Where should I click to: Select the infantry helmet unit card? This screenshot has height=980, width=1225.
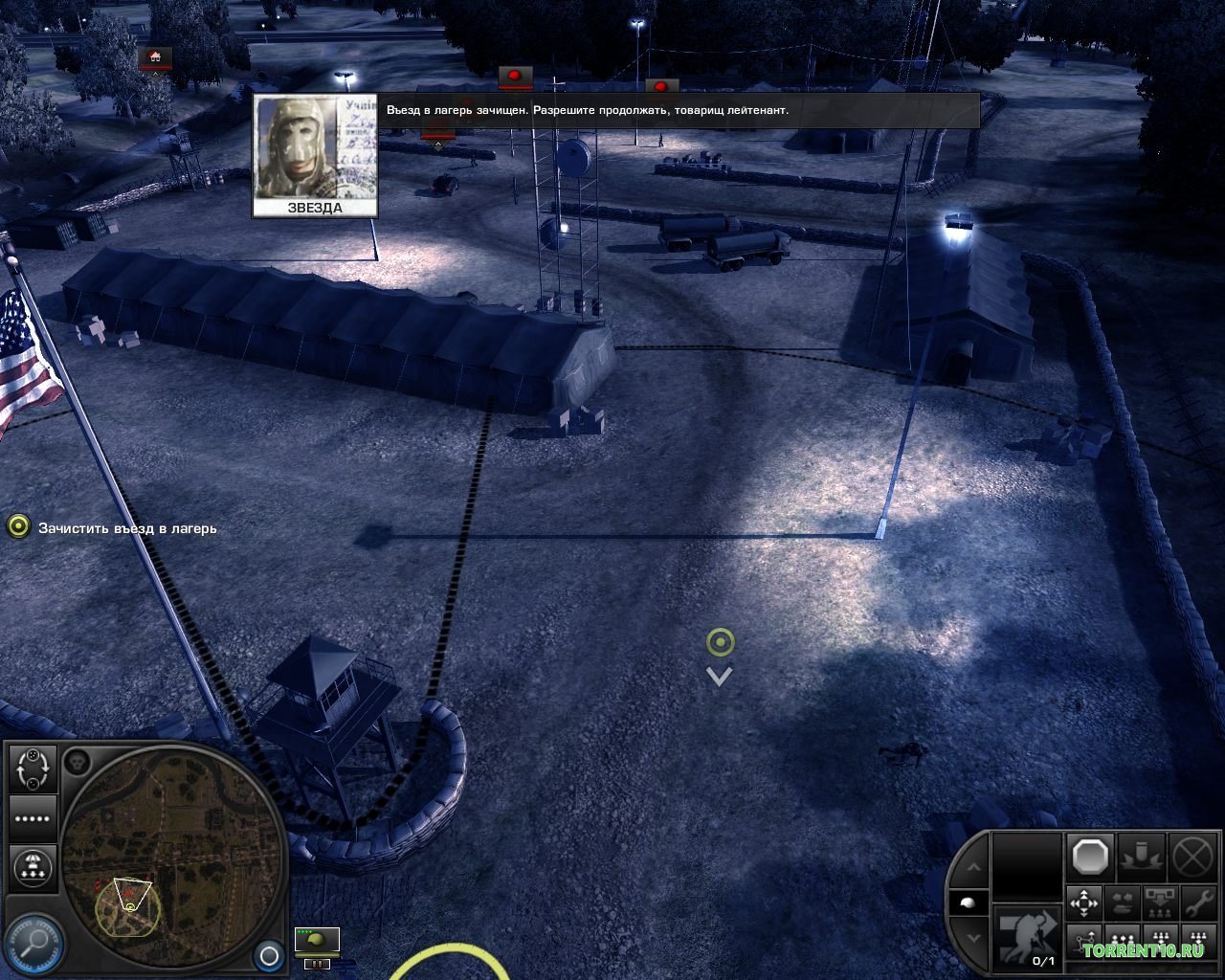click(x=316, y=942)
